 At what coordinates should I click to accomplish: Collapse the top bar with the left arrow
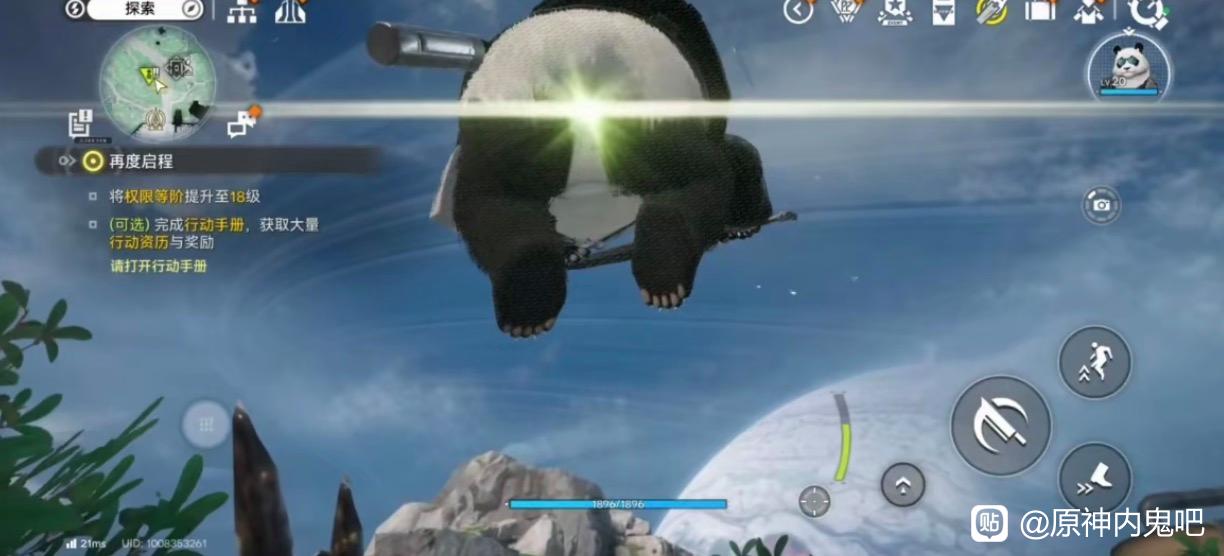pos(798,11)
